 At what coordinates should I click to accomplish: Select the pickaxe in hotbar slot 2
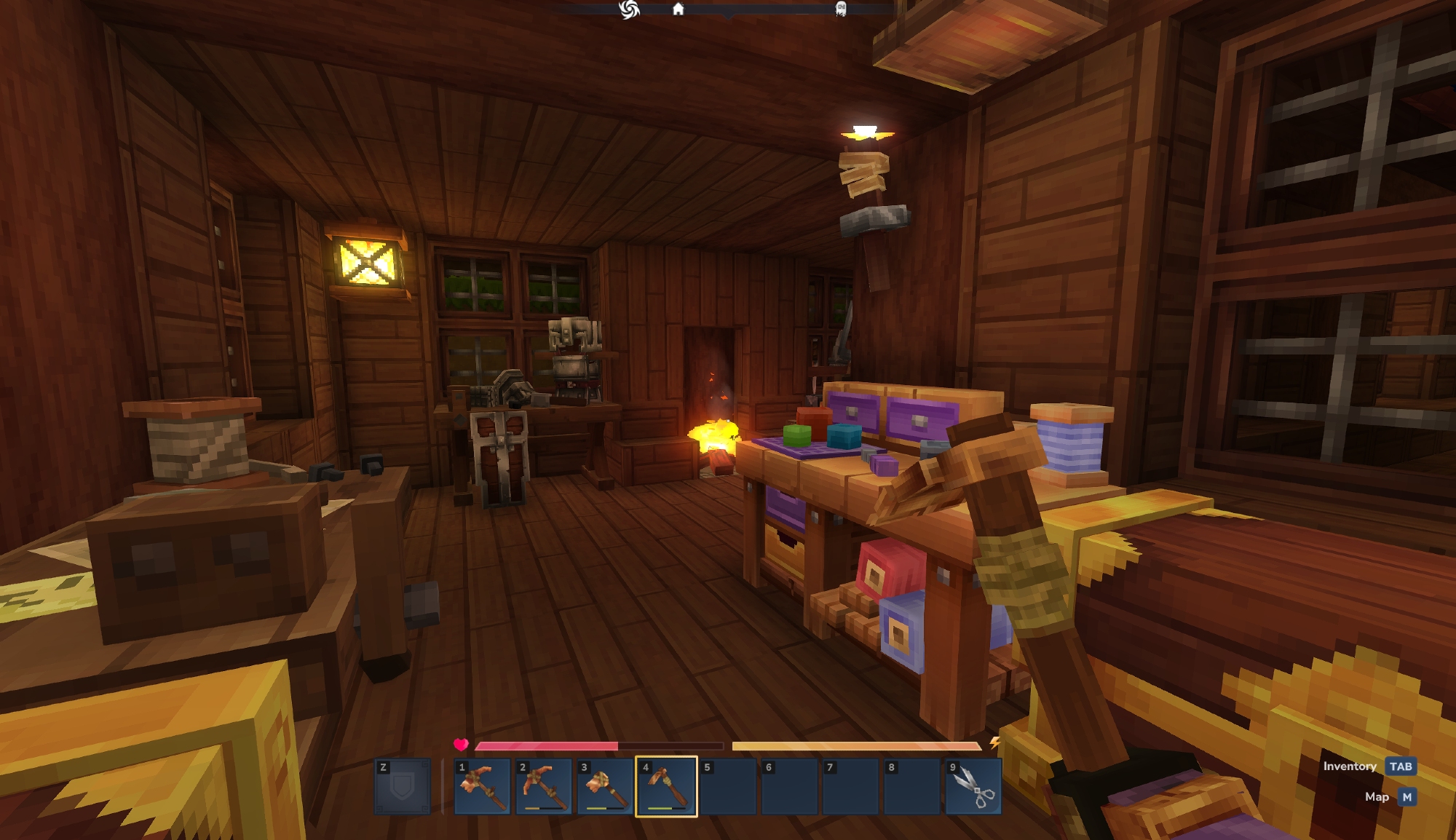(543, 787)
